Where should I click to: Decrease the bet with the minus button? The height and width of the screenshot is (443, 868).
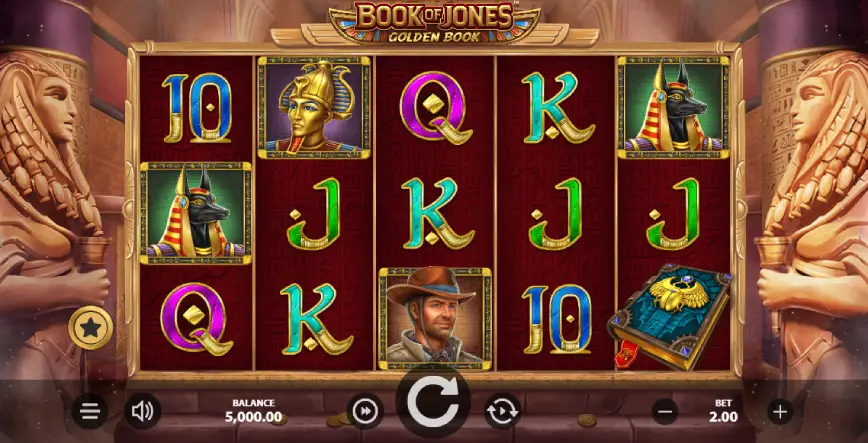coord(665,410)
